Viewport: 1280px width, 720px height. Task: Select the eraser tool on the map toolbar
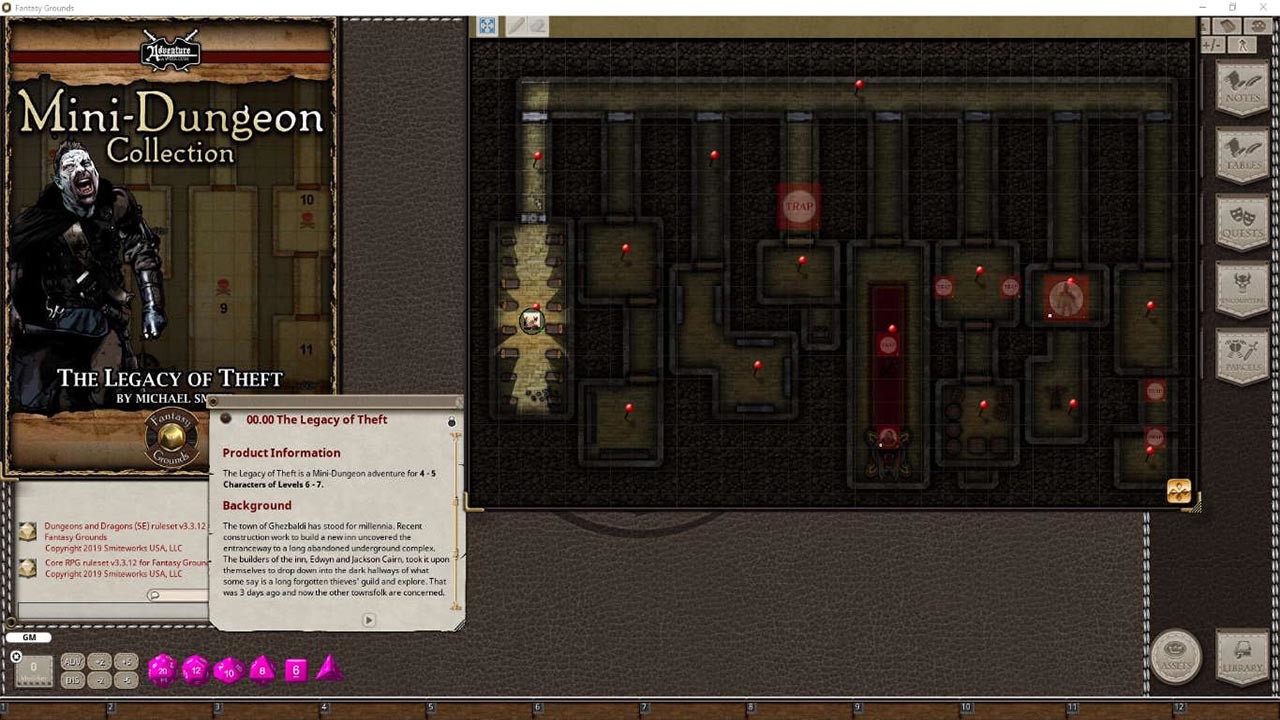[540, 26]
